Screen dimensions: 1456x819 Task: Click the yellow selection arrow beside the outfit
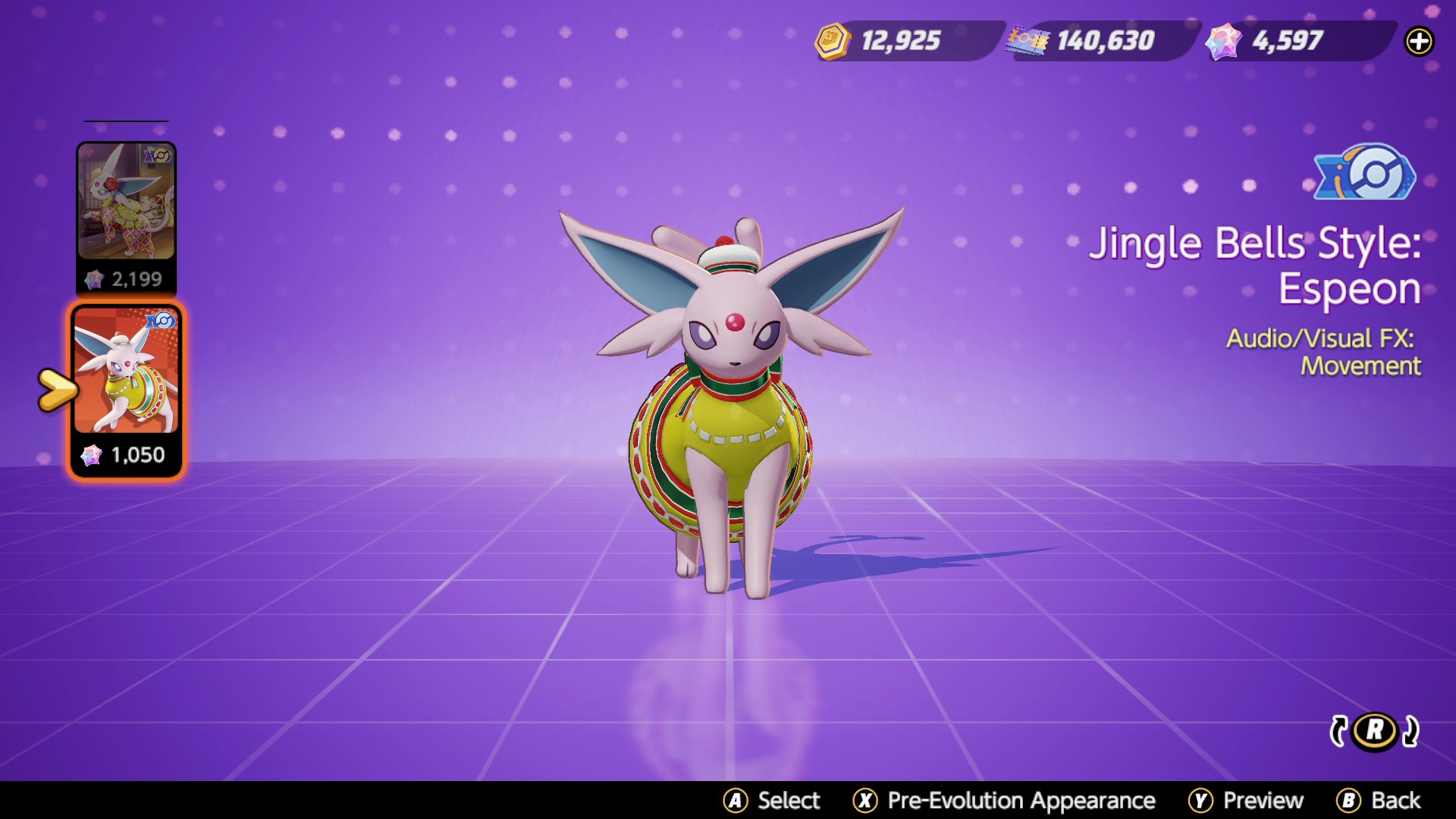click(x=57, y=388)
